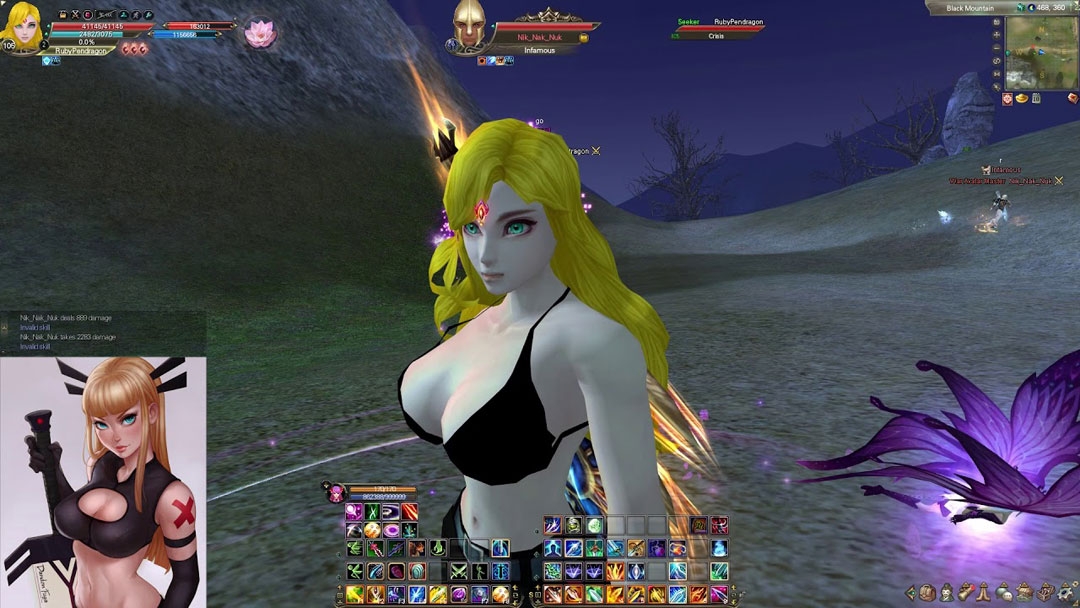Open the gold ingot shop icon
The width and height of the screenshot is (1080, 608).
1021,98
